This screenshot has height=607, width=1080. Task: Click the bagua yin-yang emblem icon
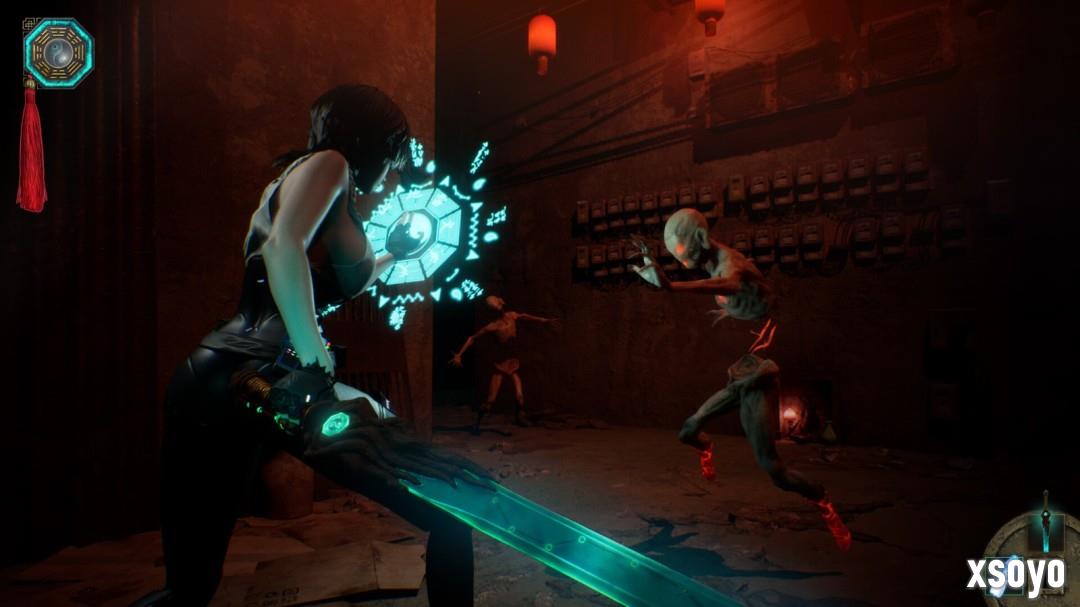pos(58,52)
